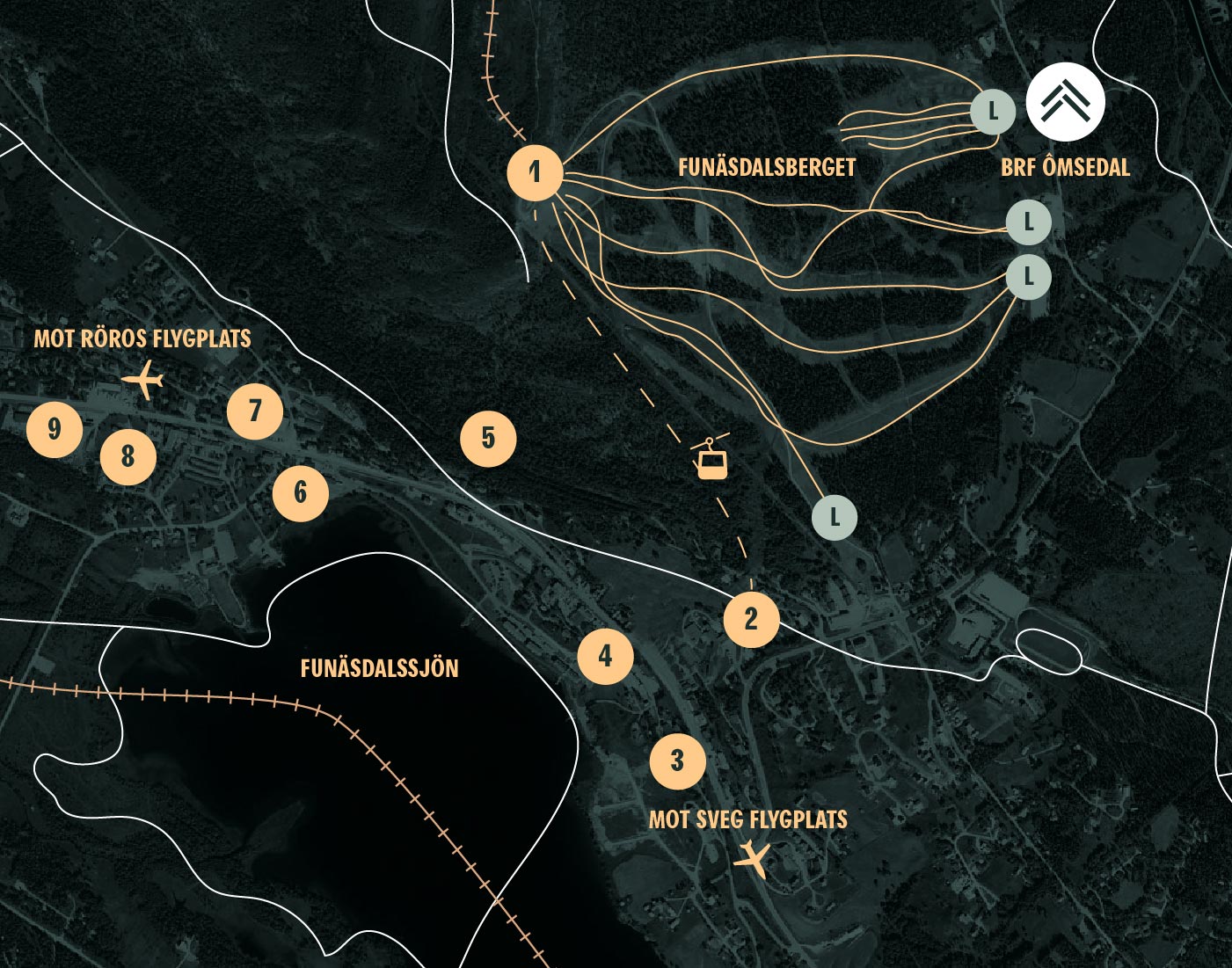Open map marker number 7
Viewport: 1232px width, 968px height.
pyautogui.click(x=255, y=411)
